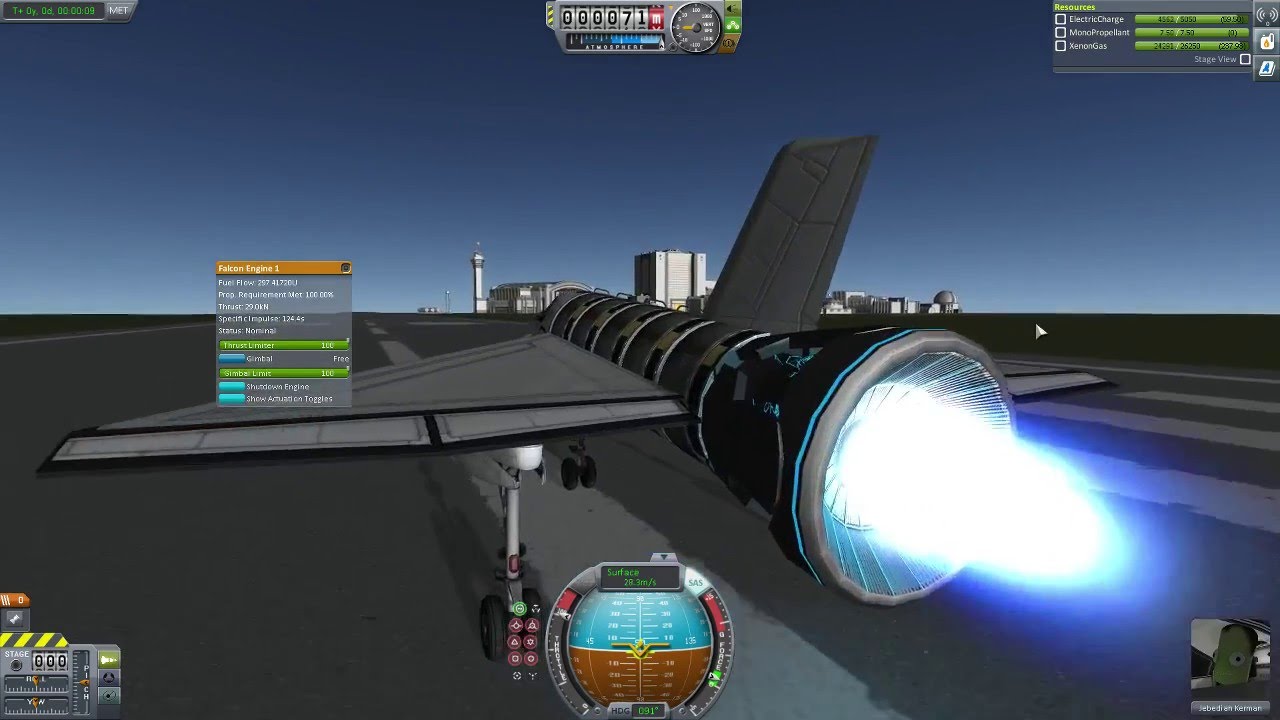Open the rocket book toolbar icon
Image resolution: width=1280 pixels, height=720 pixels.
click(x=1265, y=68)
